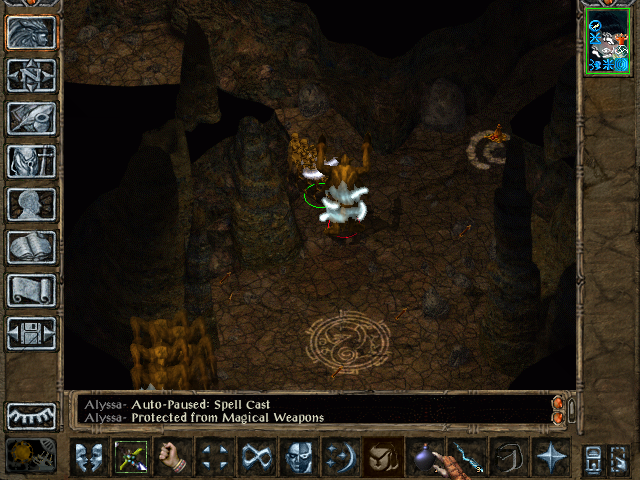This screenshot has width=640, height=480.
Task: Open the options floppy disk button
Action: (x=31, y=333)
